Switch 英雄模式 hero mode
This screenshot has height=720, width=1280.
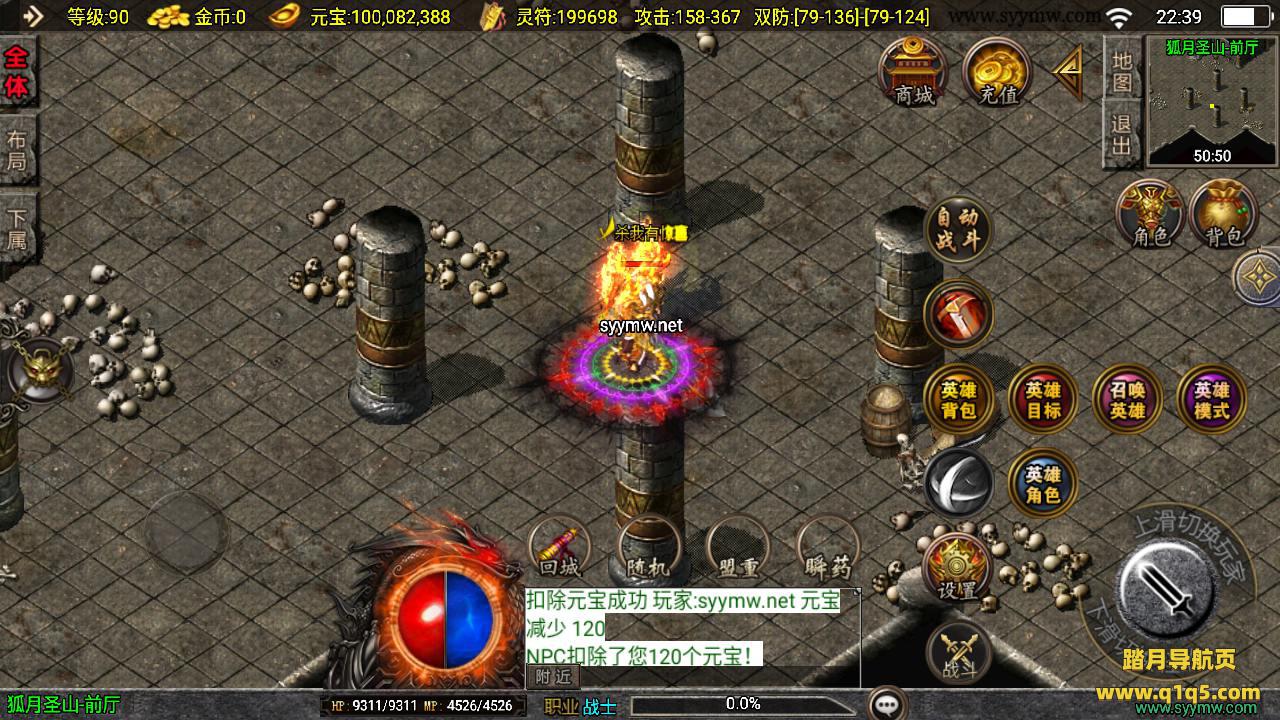click(x=1211, y=400)
